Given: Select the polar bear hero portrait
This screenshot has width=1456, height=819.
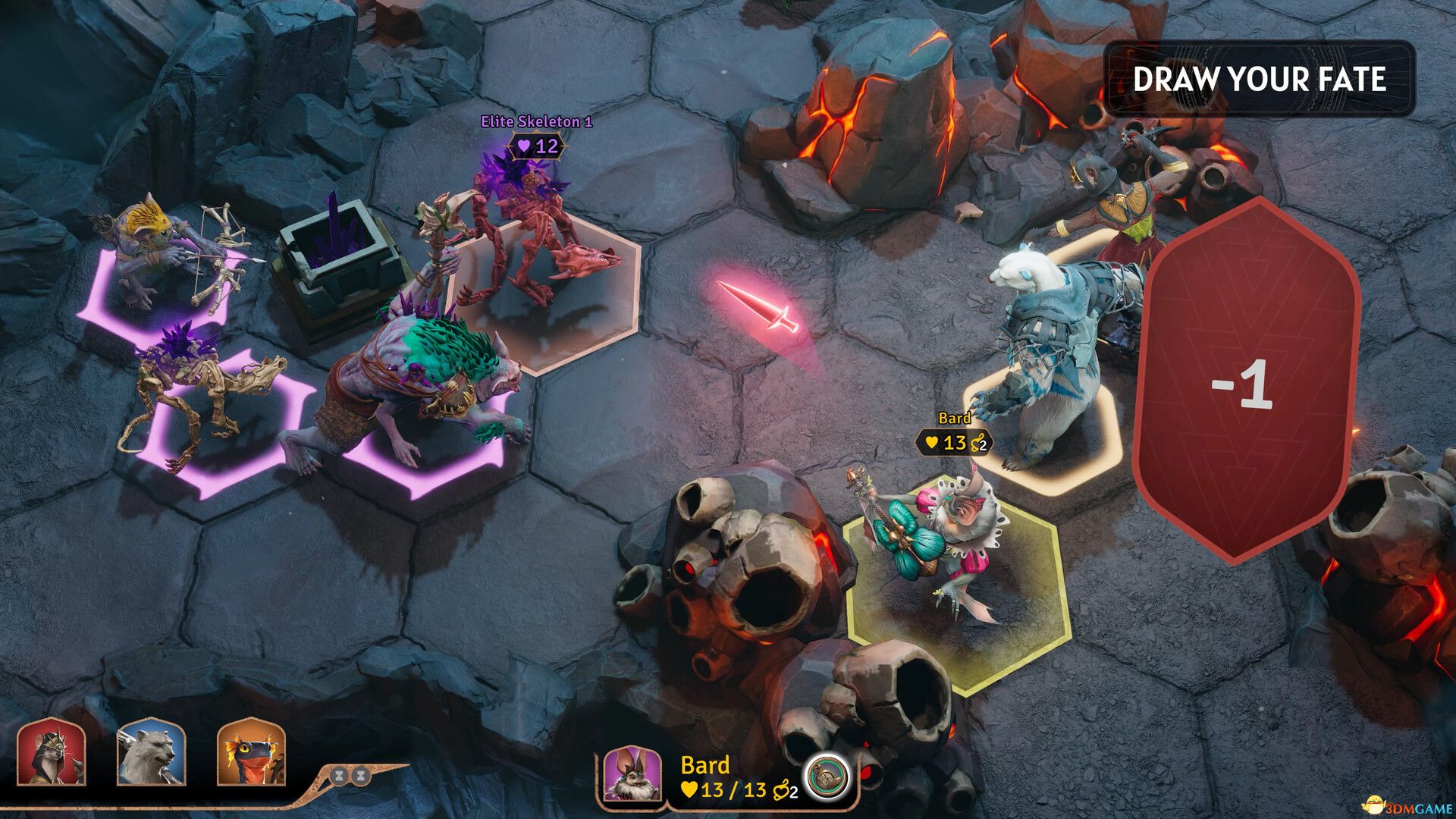Looking at the screenshot, I should (151, 753).
